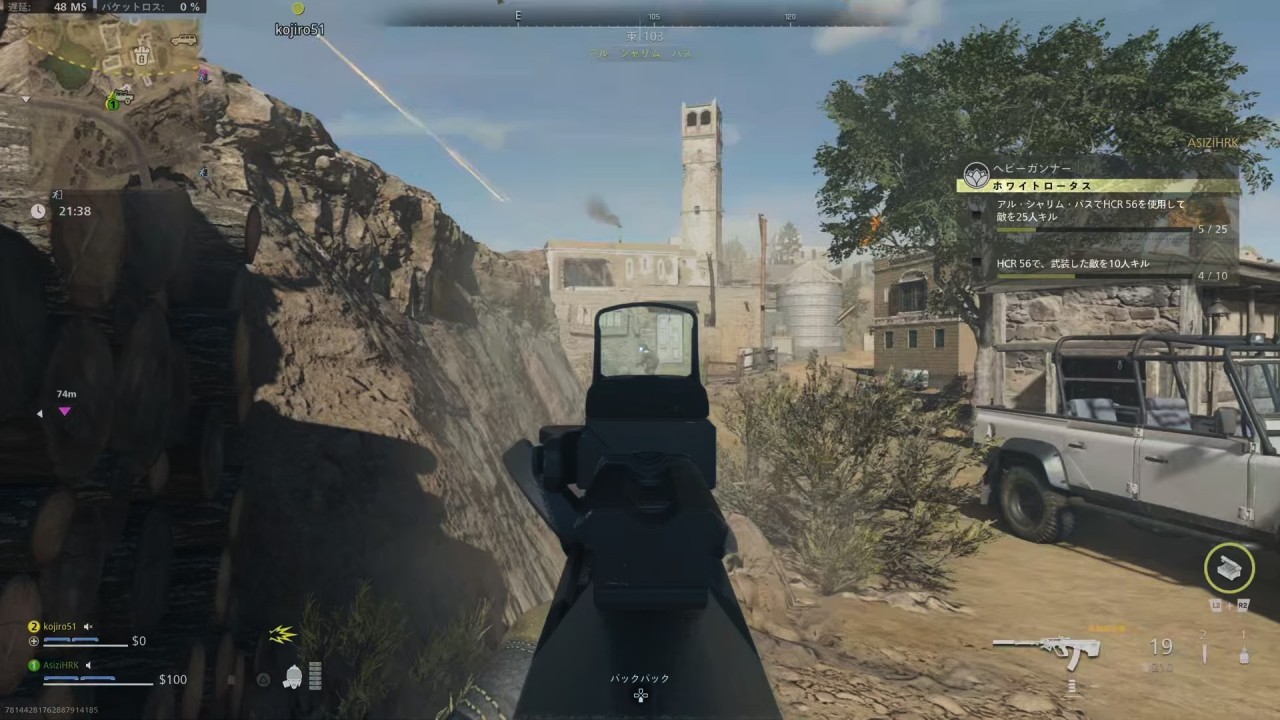
Task: Click the armor plate stack icon near the gas mask
Action: pyautogui.click(x=315, y=678)
